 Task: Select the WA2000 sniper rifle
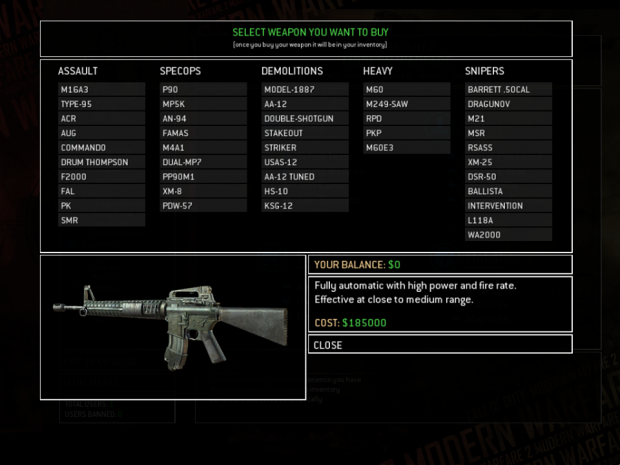[x=508, y=235]
